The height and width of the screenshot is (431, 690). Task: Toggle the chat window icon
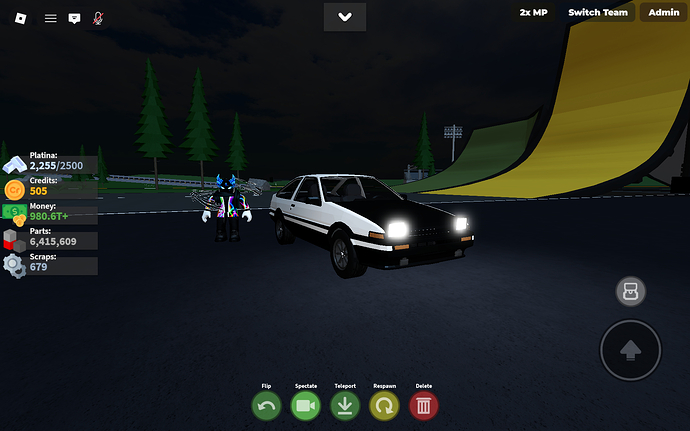74,18
